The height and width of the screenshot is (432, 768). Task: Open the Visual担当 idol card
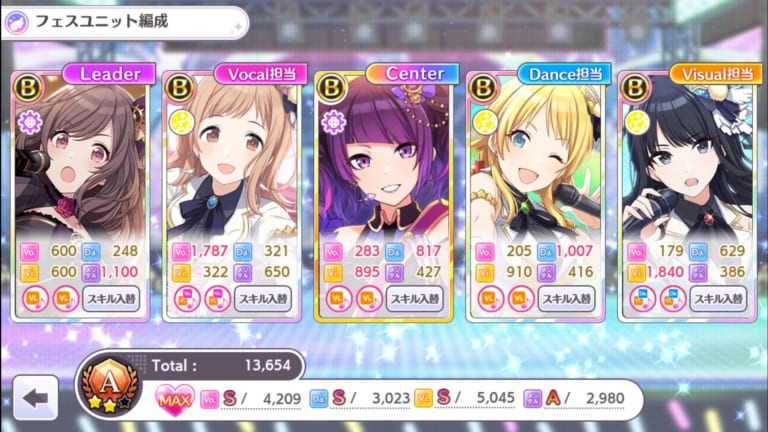click(x=689, y=170)
